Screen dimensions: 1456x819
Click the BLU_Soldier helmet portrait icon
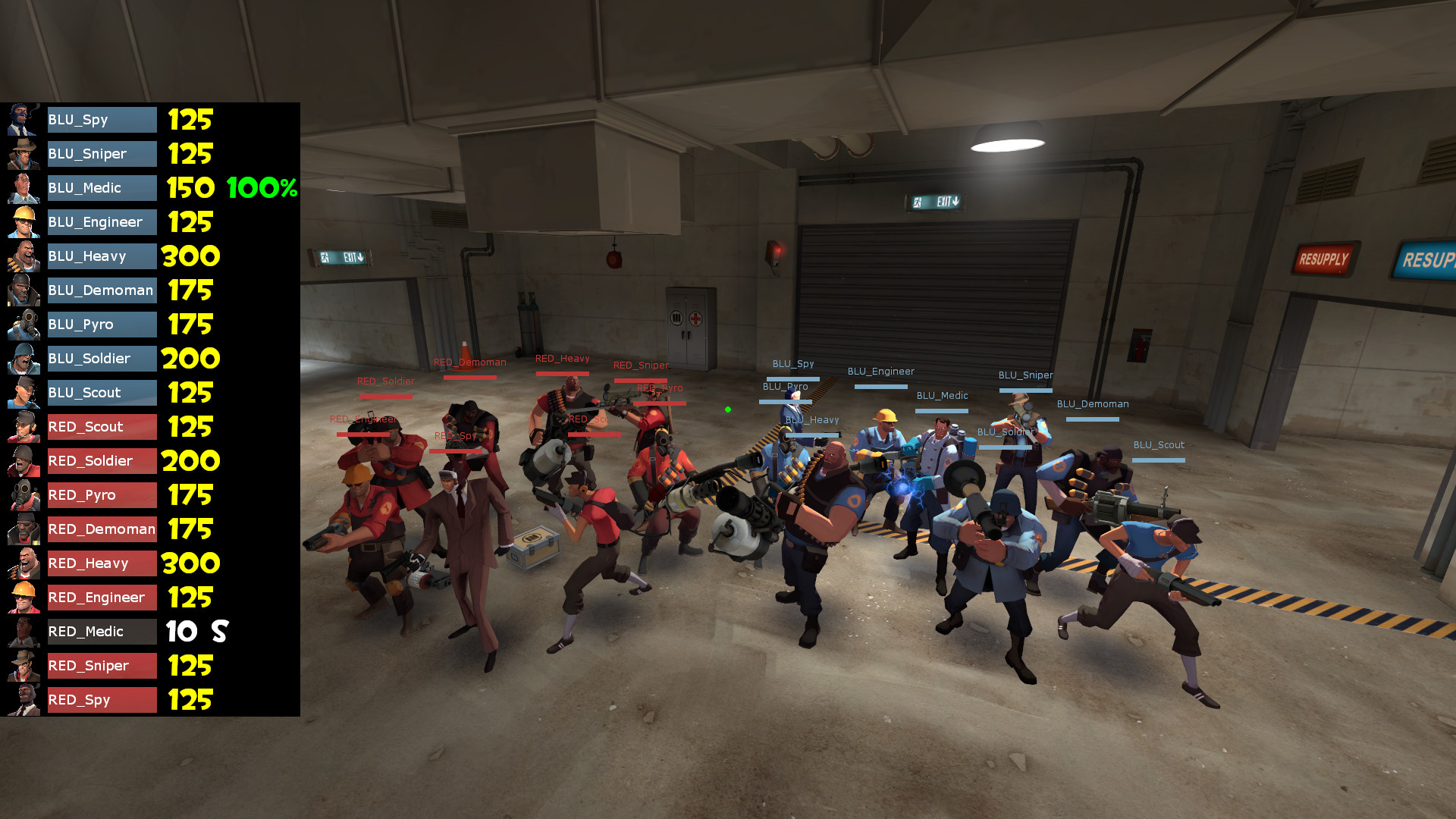tap(23, 359)
